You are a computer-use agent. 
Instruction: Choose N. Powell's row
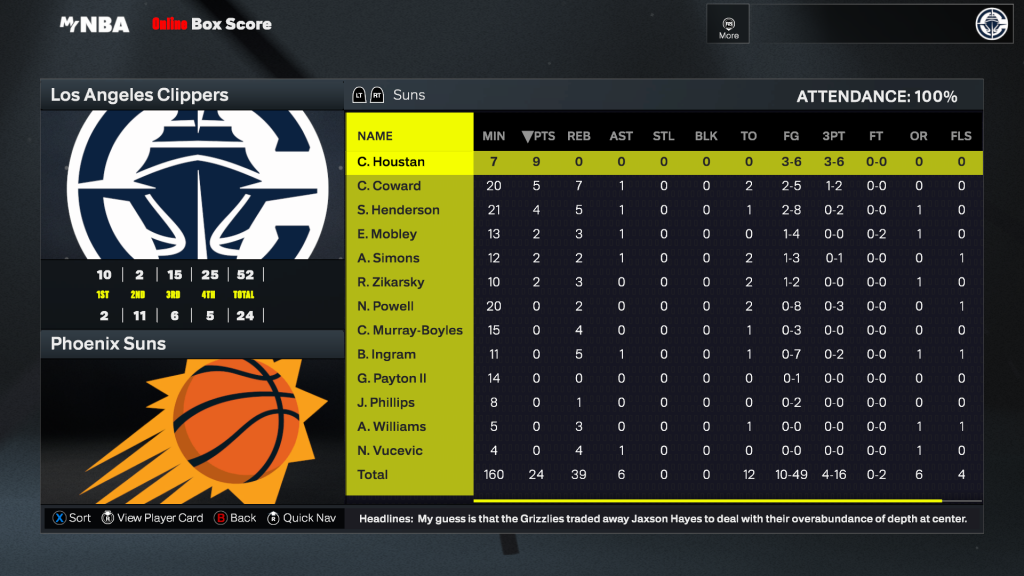pyautogui.click(x=385, y=306)
